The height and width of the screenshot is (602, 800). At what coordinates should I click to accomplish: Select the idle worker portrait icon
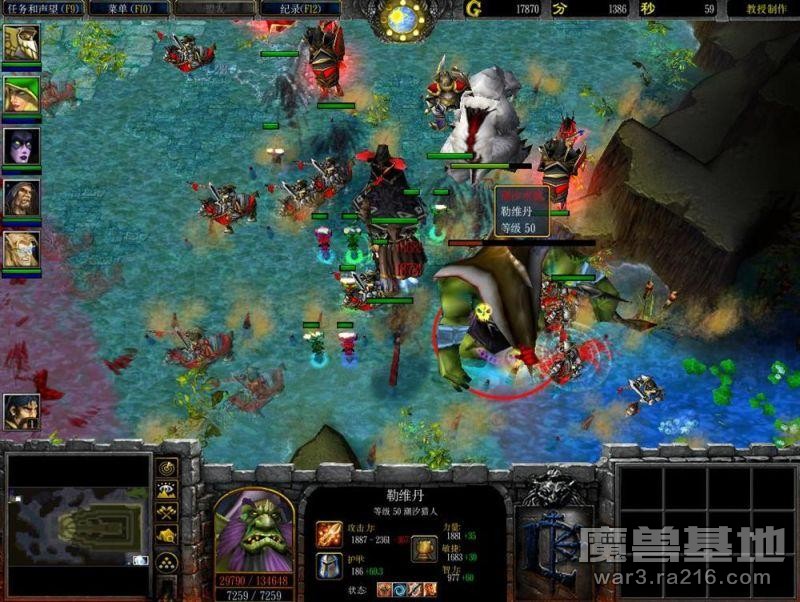coord(21,412)
